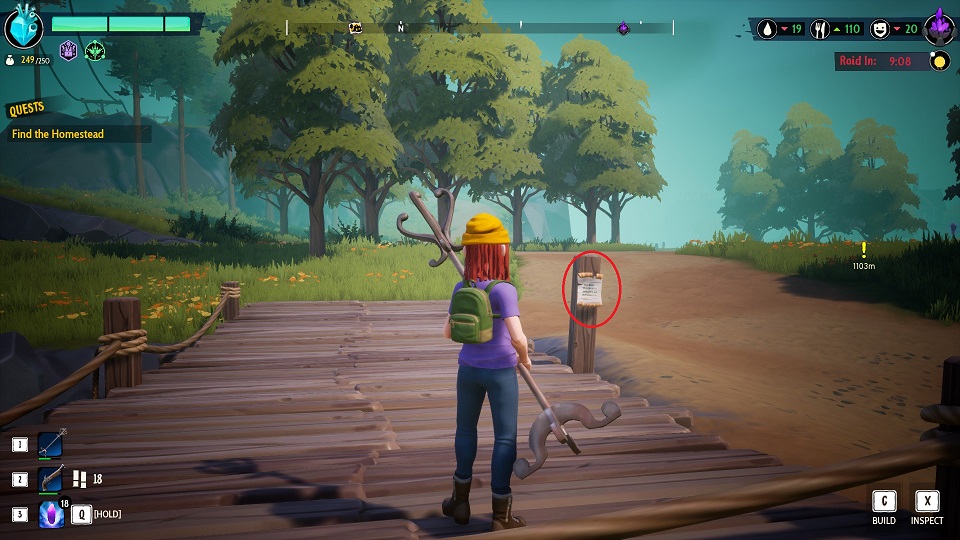Click the fork and knife hunger icon
Screen dimensions: 960x540
(823, 29)
